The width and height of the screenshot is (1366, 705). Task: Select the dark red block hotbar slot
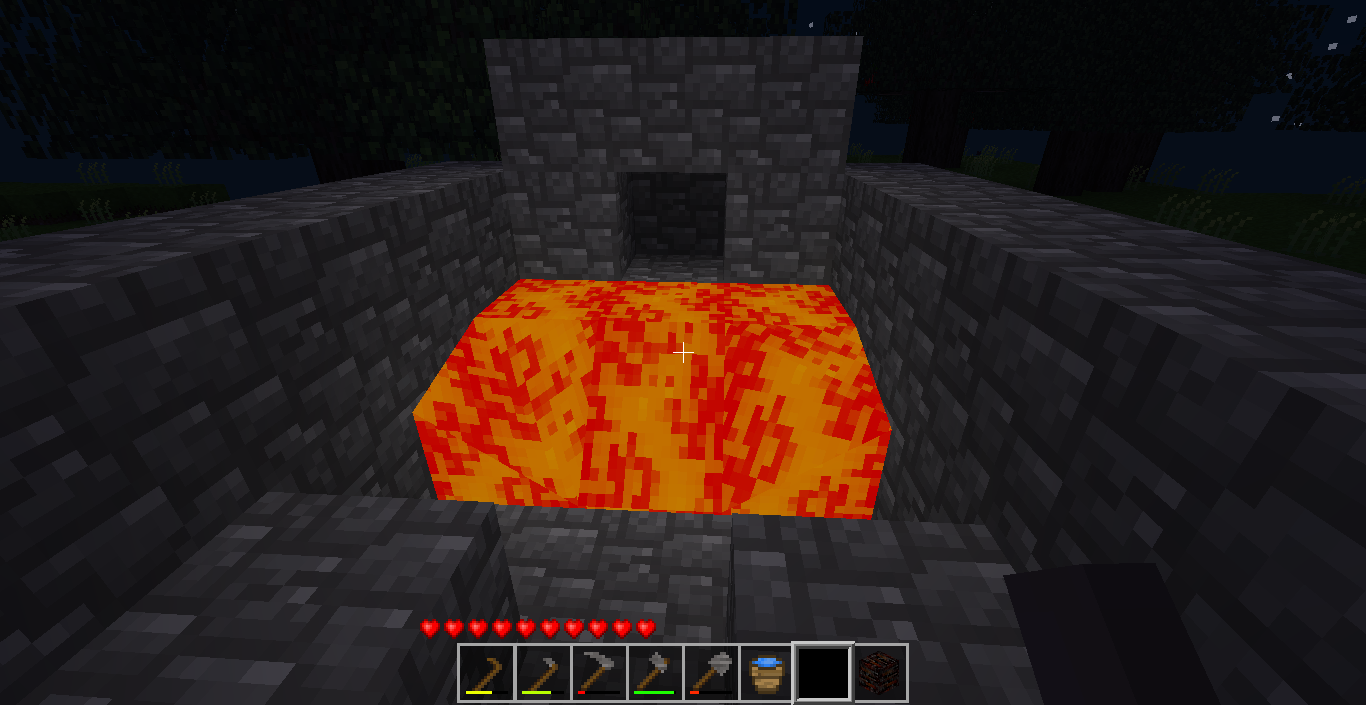880,672
